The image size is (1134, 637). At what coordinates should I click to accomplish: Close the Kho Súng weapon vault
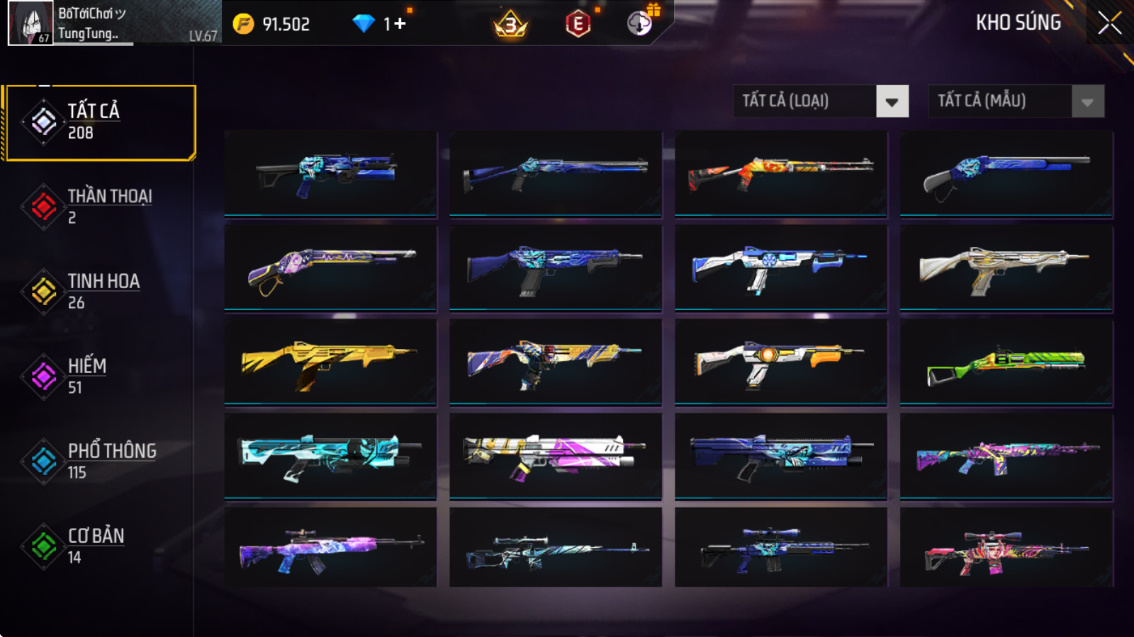tap(1109, 24)
